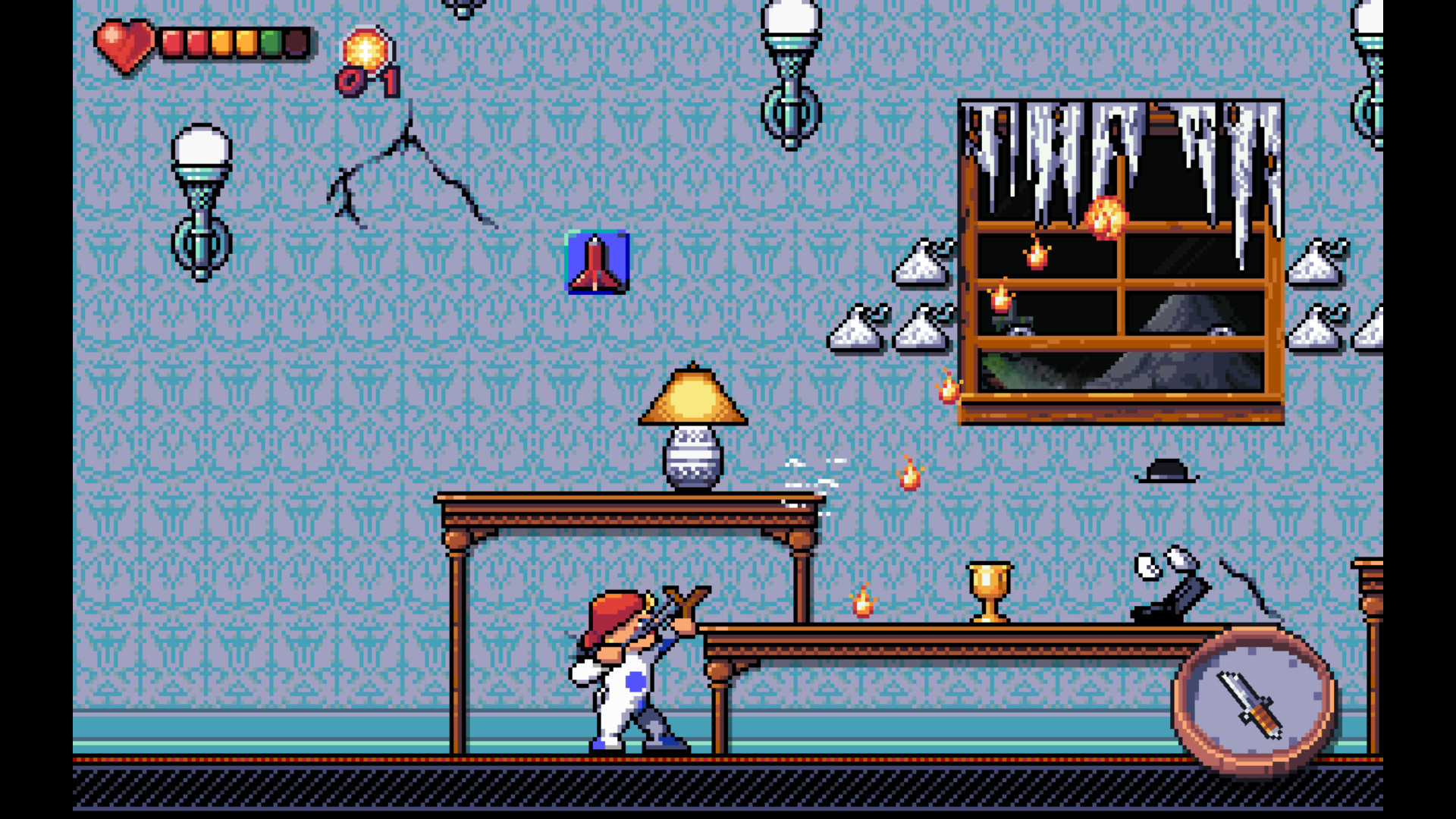Select the slingshot weapon indicator in the round dial

1249,706
